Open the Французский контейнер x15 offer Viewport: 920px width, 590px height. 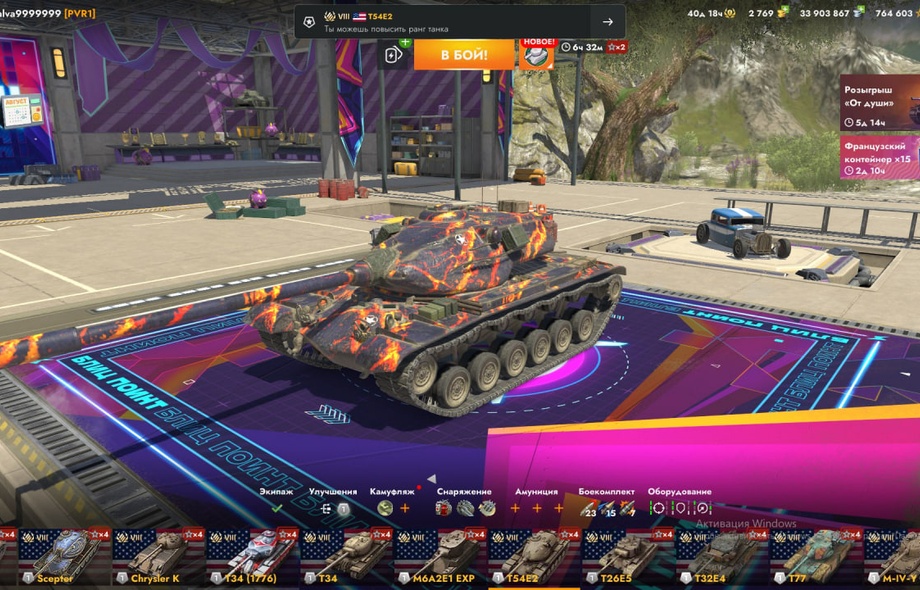click(879, 158)
